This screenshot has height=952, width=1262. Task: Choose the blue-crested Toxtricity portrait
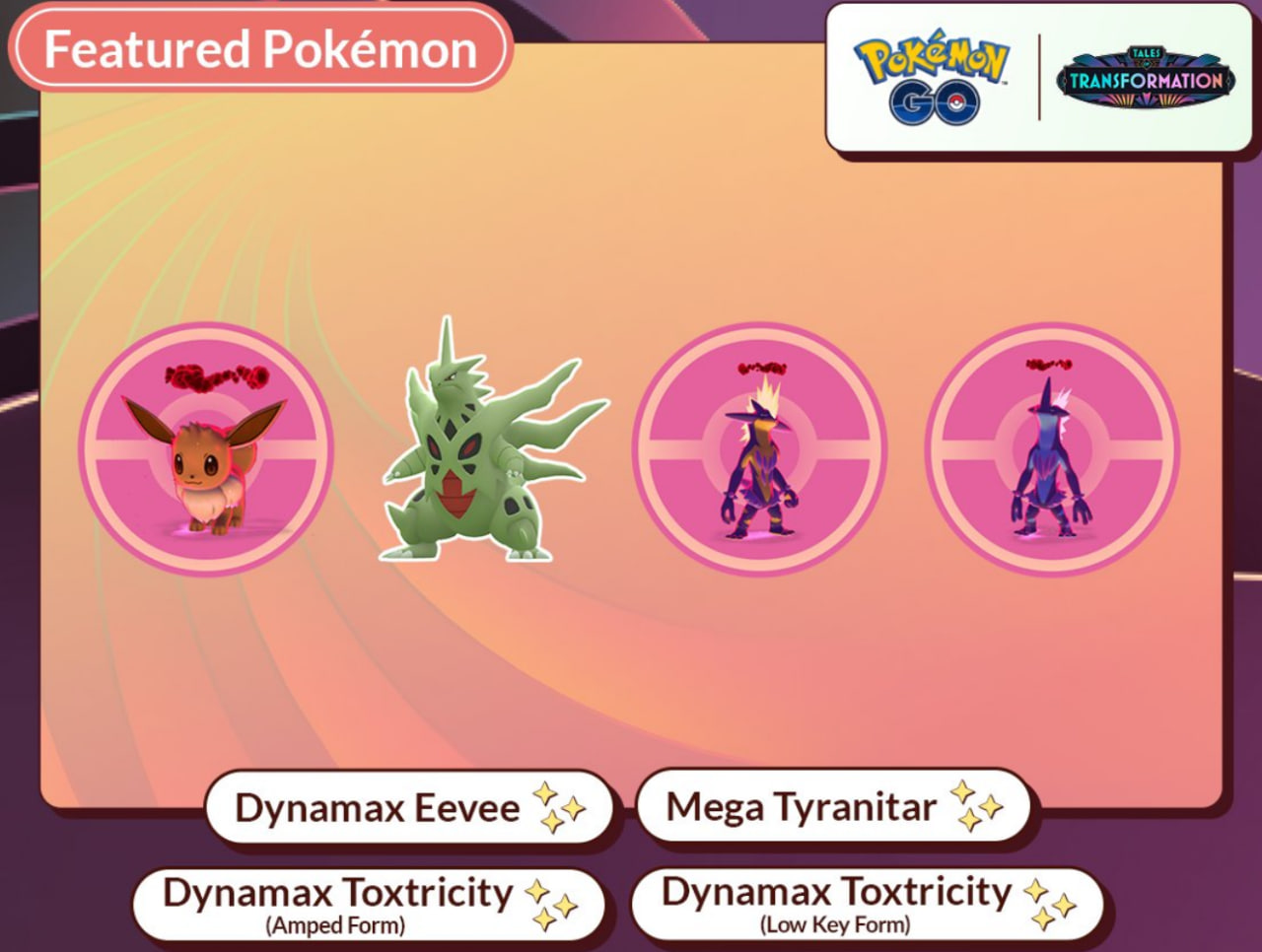point(1051,449)
